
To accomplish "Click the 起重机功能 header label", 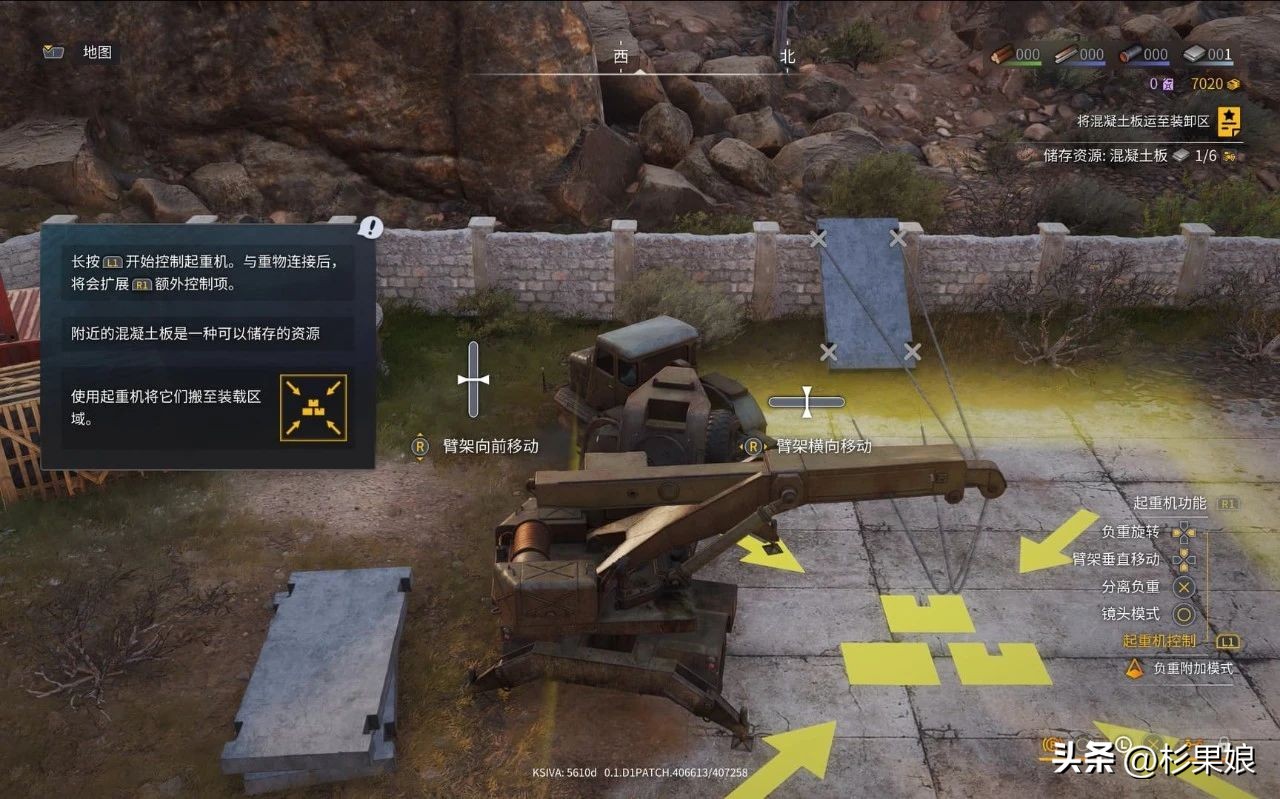I will point(1170,503).
